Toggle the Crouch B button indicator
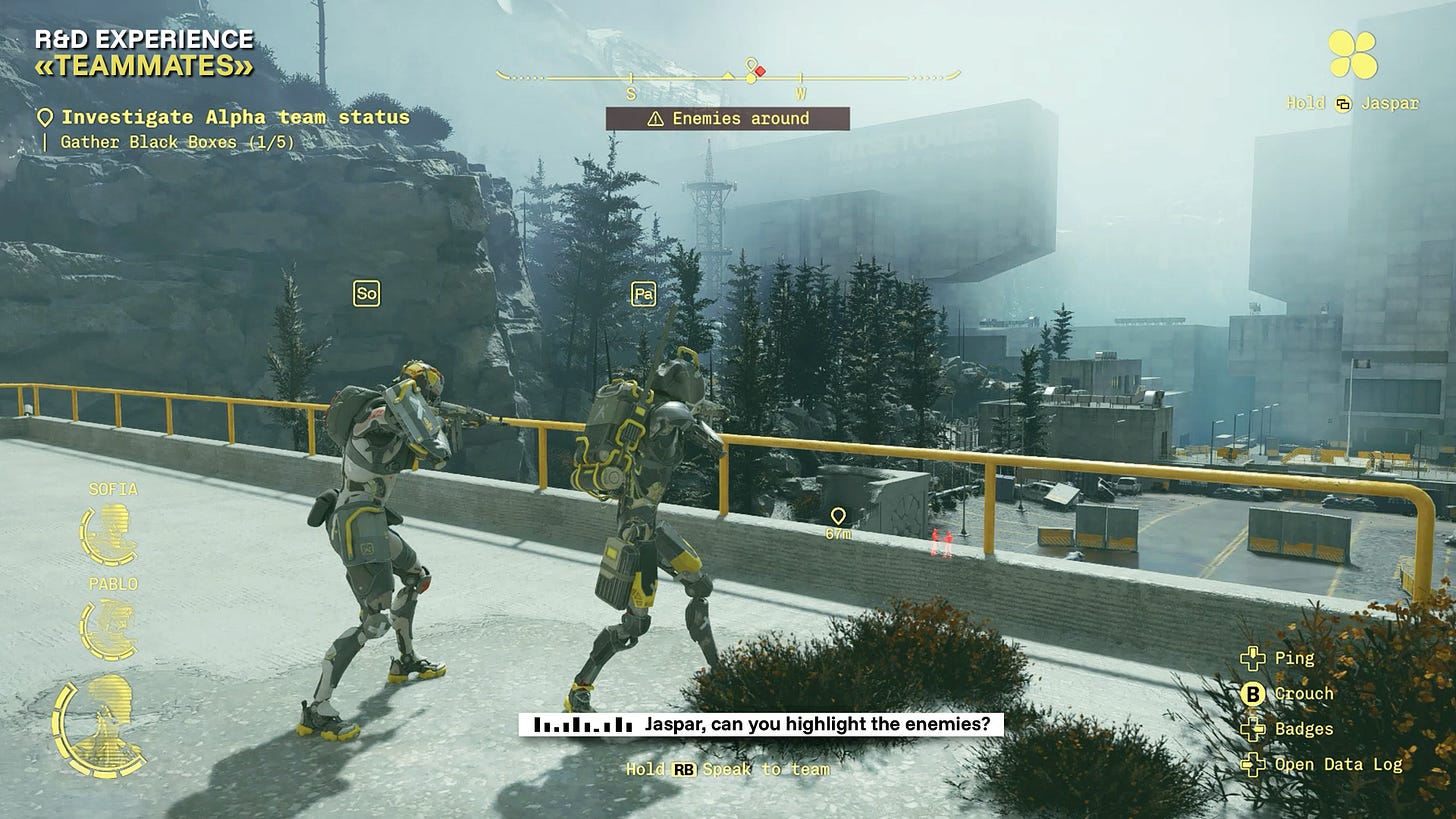 click(1254, 693)
